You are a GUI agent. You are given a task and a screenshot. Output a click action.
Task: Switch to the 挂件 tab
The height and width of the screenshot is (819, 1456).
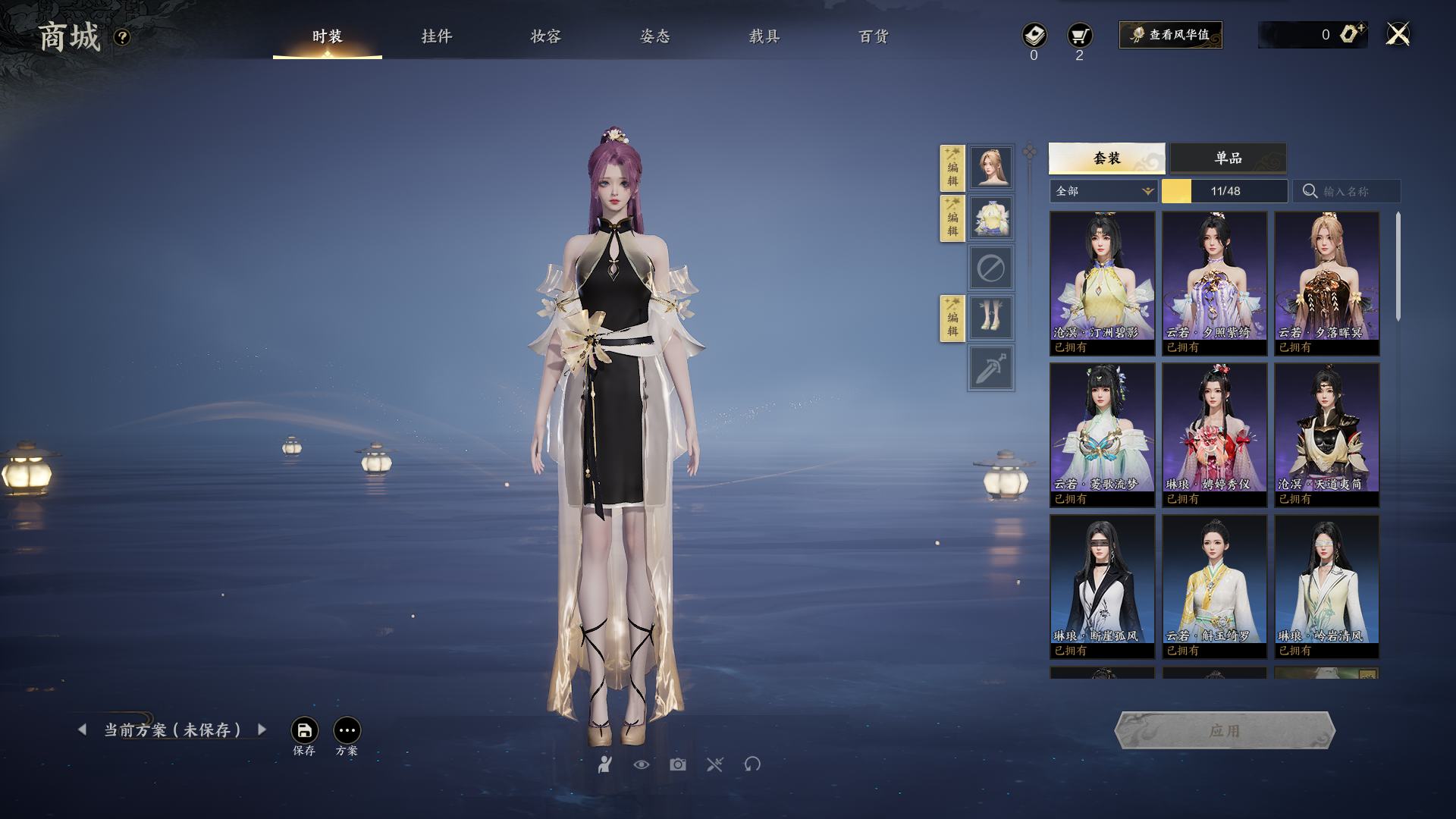coord(436,36)
